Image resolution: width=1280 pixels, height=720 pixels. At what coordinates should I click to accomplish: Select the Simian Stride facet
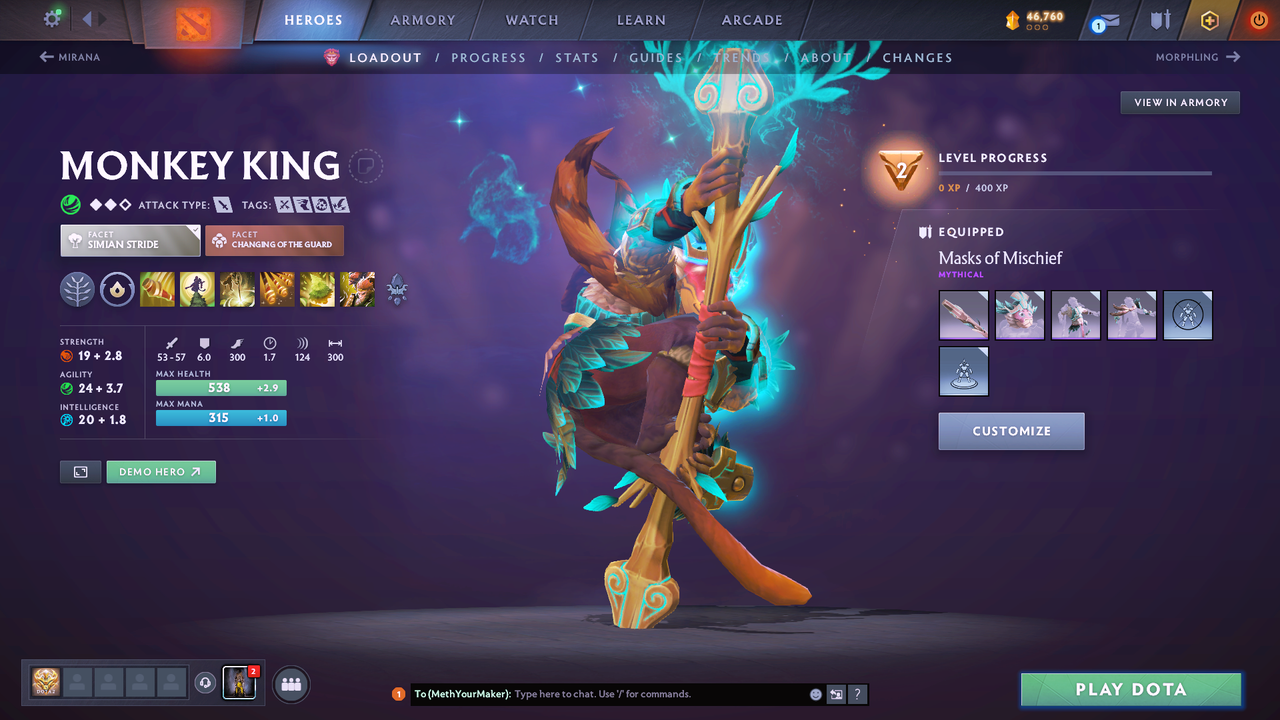[x=129, y=240]
